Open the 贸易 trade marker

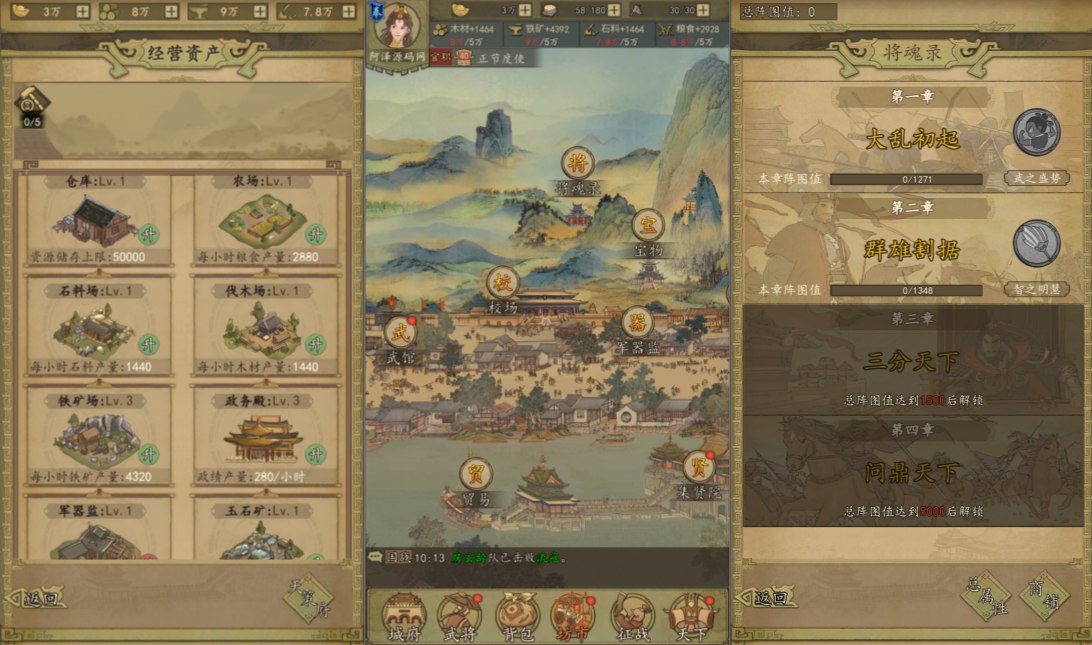(476, 474)
